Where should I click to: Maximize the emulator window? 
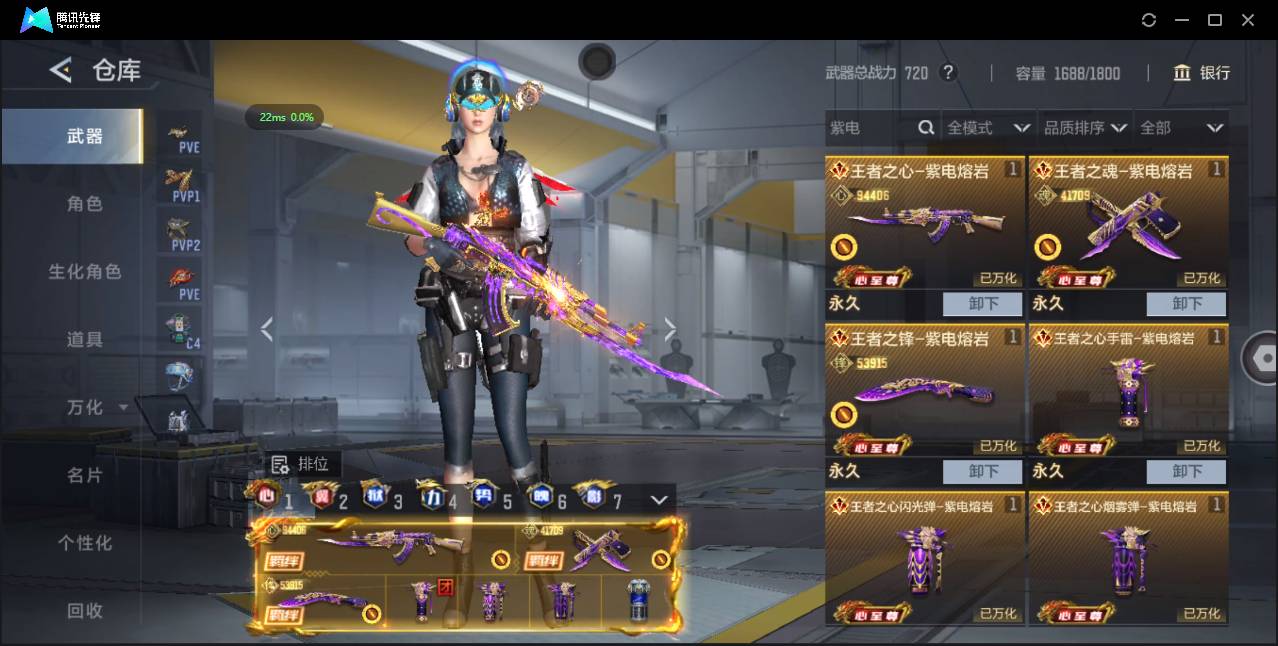(1215, 20)
